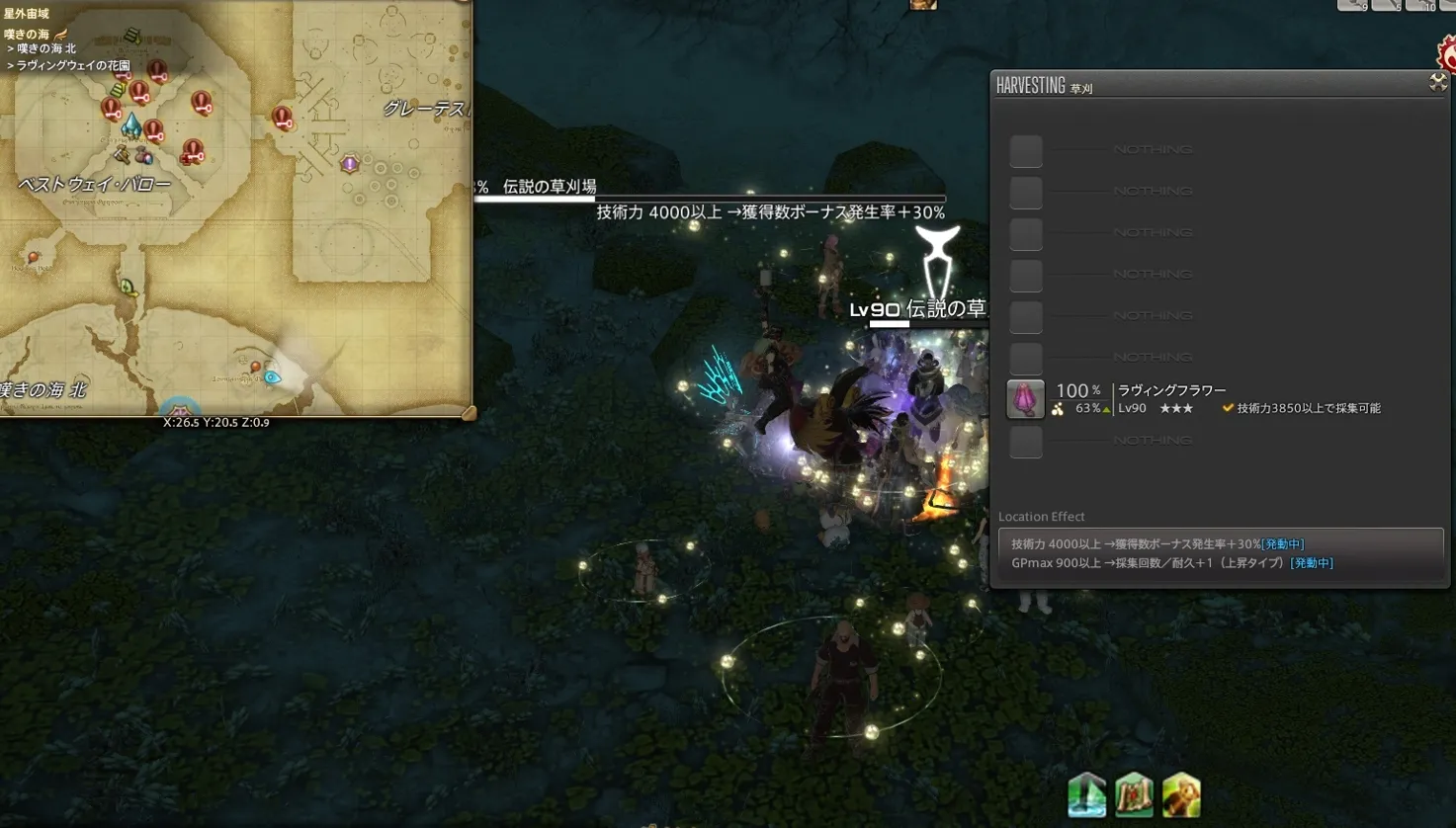
Task: Close the Harvesting window
Action: (x=1438, y=83)
